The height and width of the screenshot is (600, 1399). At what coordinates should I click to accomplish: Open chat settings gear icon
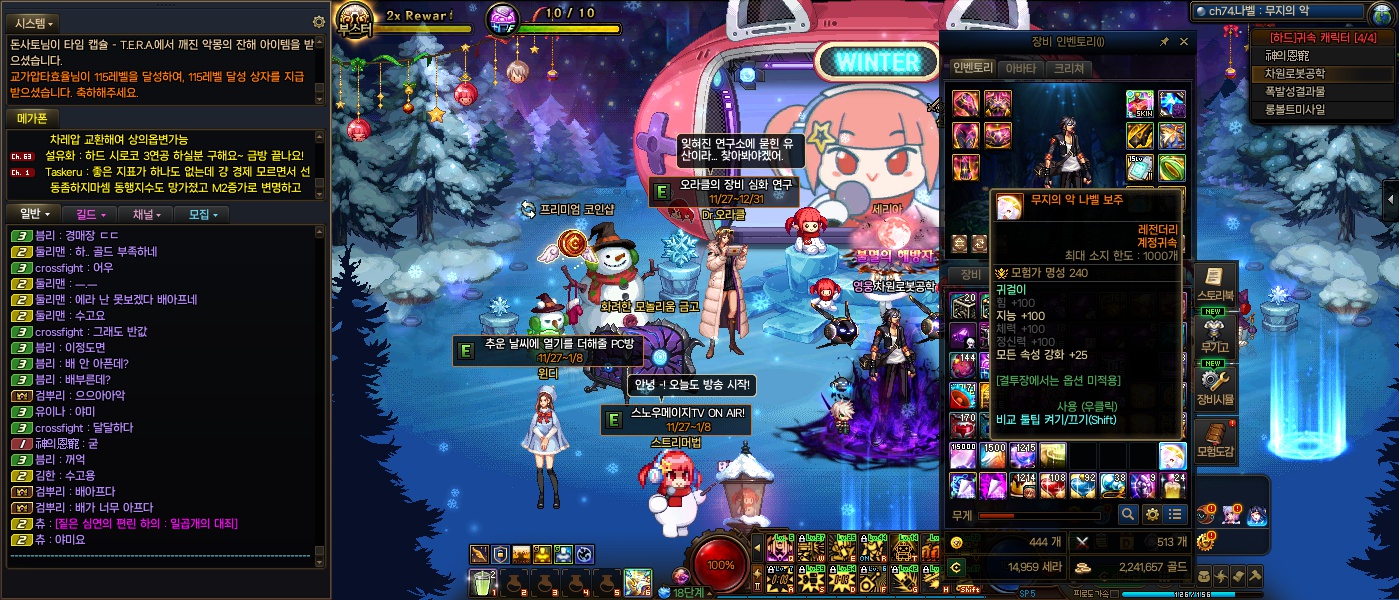(319, 22)
